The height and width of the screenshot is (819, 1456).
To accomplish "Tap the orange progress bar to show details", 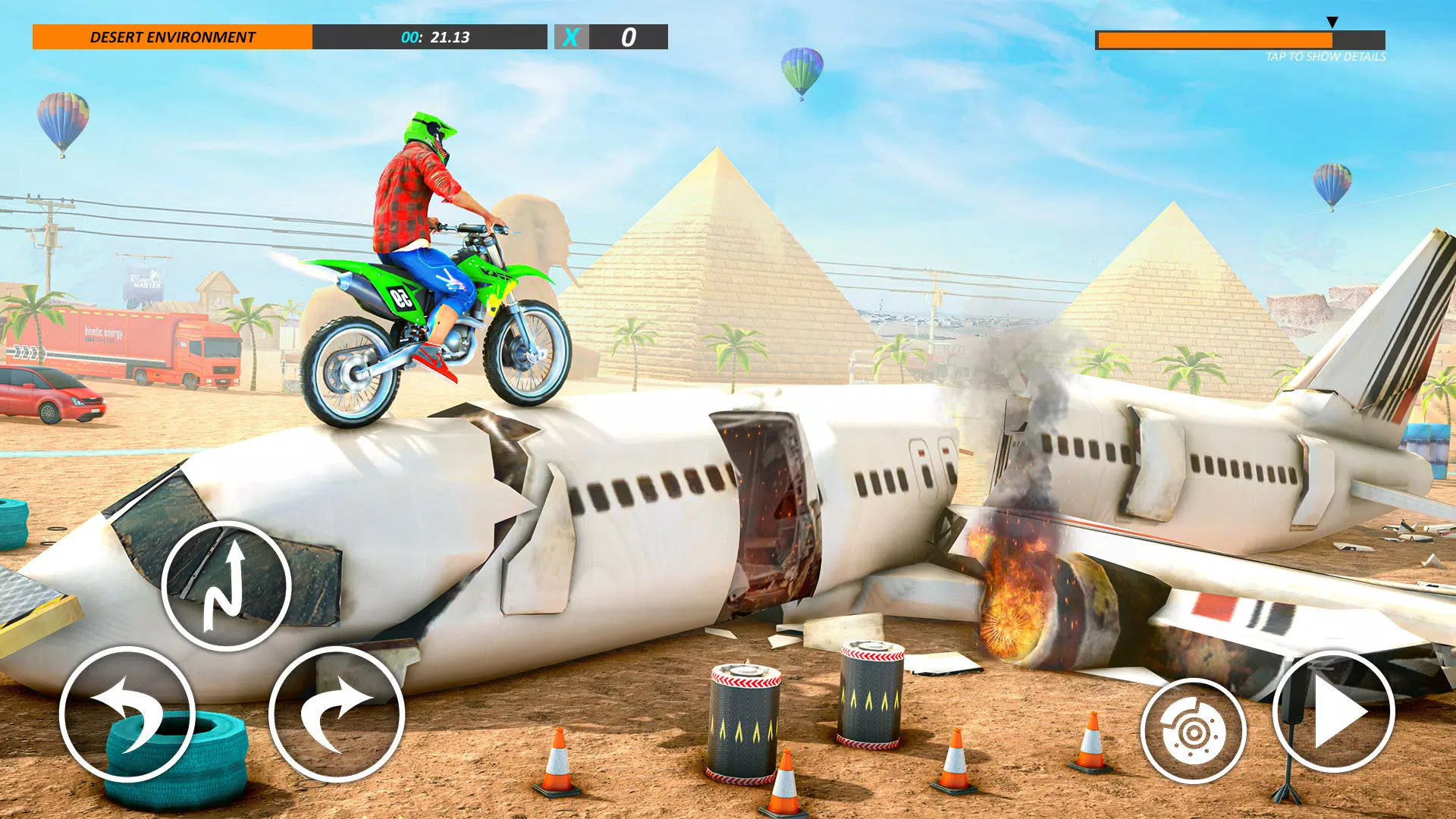I will (x=1239, y=40).
